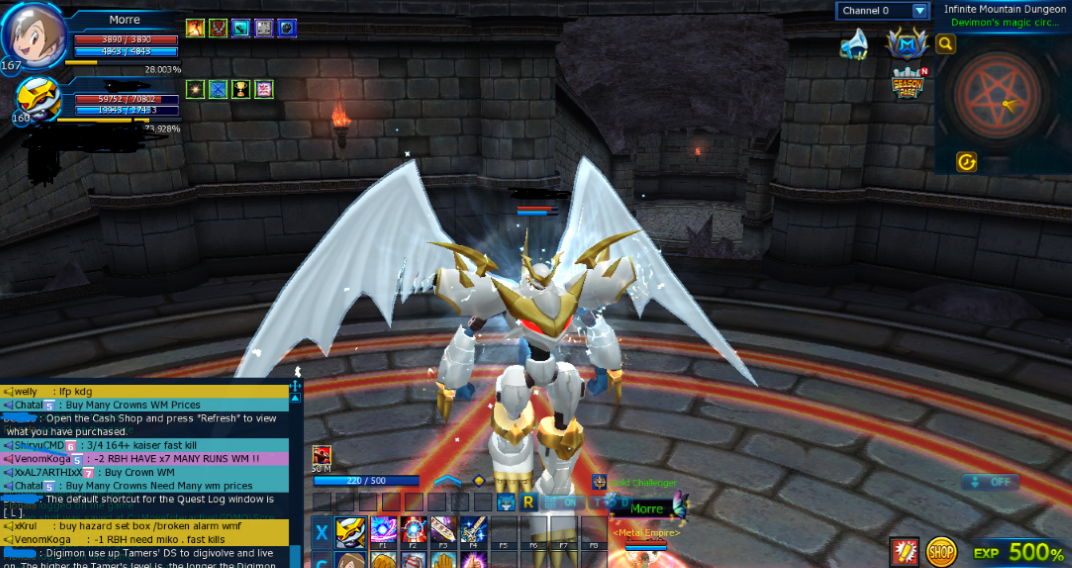Click the trophy buff icon

(241, 90)
